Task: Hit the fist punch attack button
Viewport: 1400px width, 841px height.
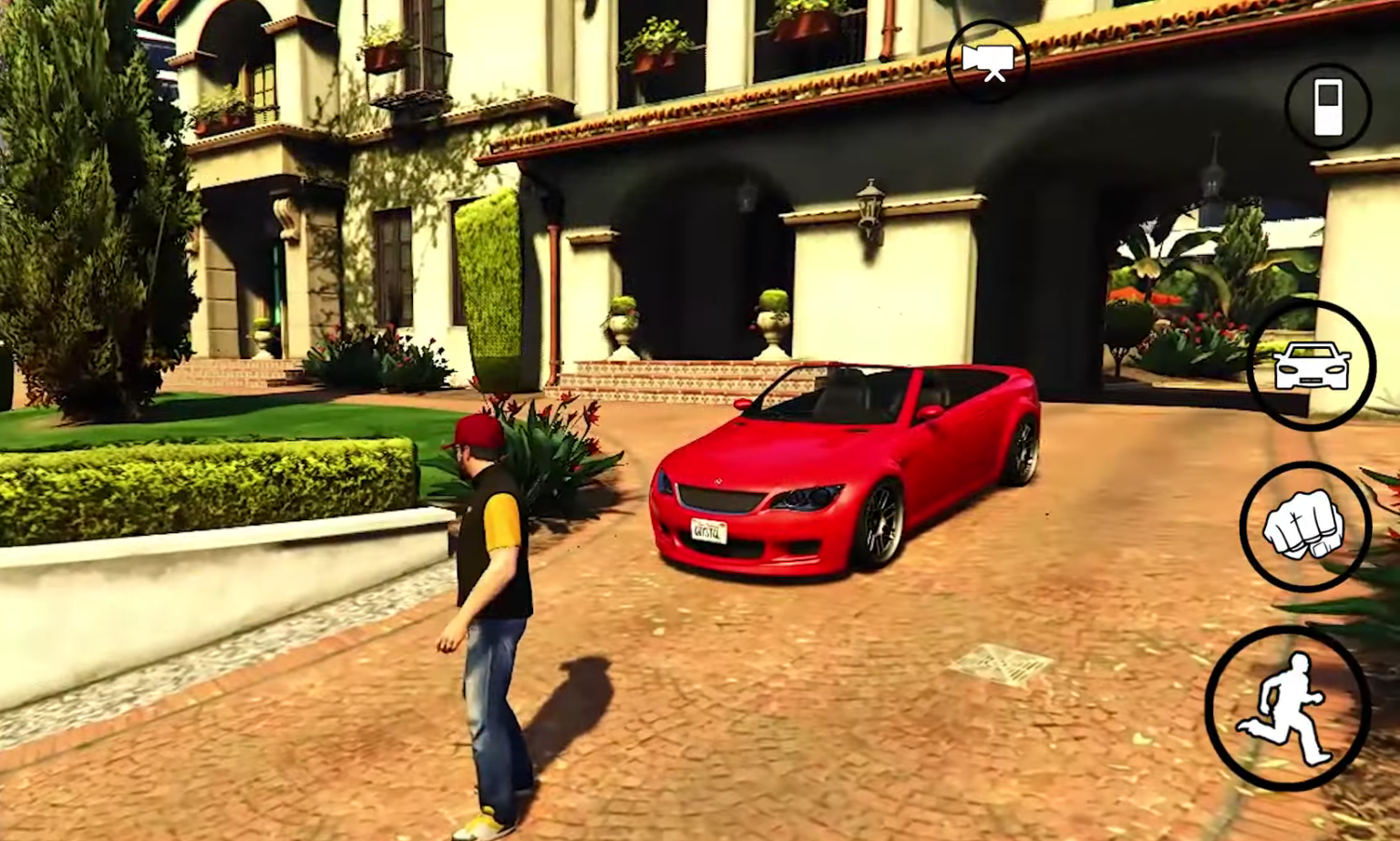Action: 1305,526
